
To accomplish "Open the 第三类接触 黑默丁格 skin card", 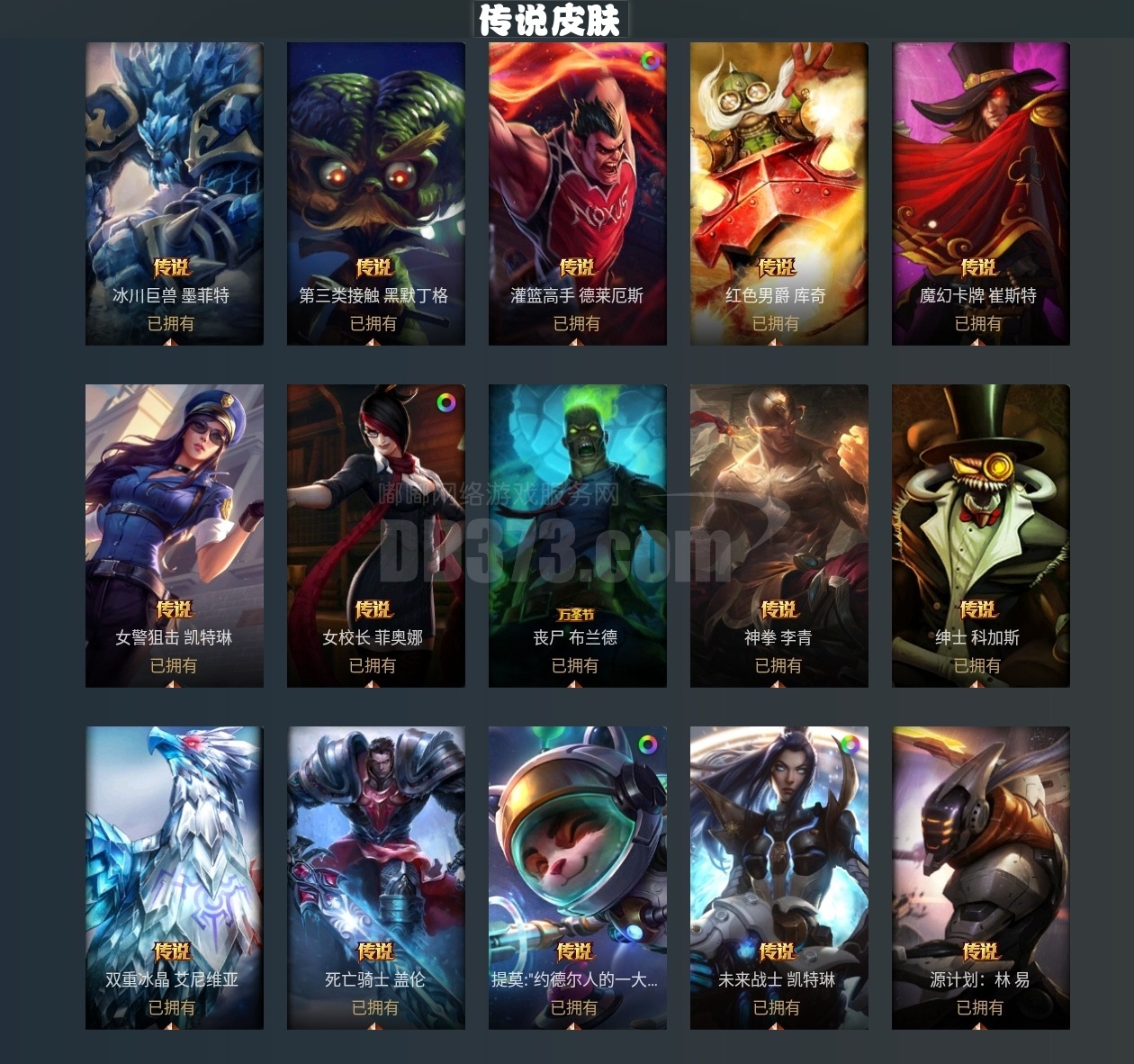I will click(x=375, y=194).
